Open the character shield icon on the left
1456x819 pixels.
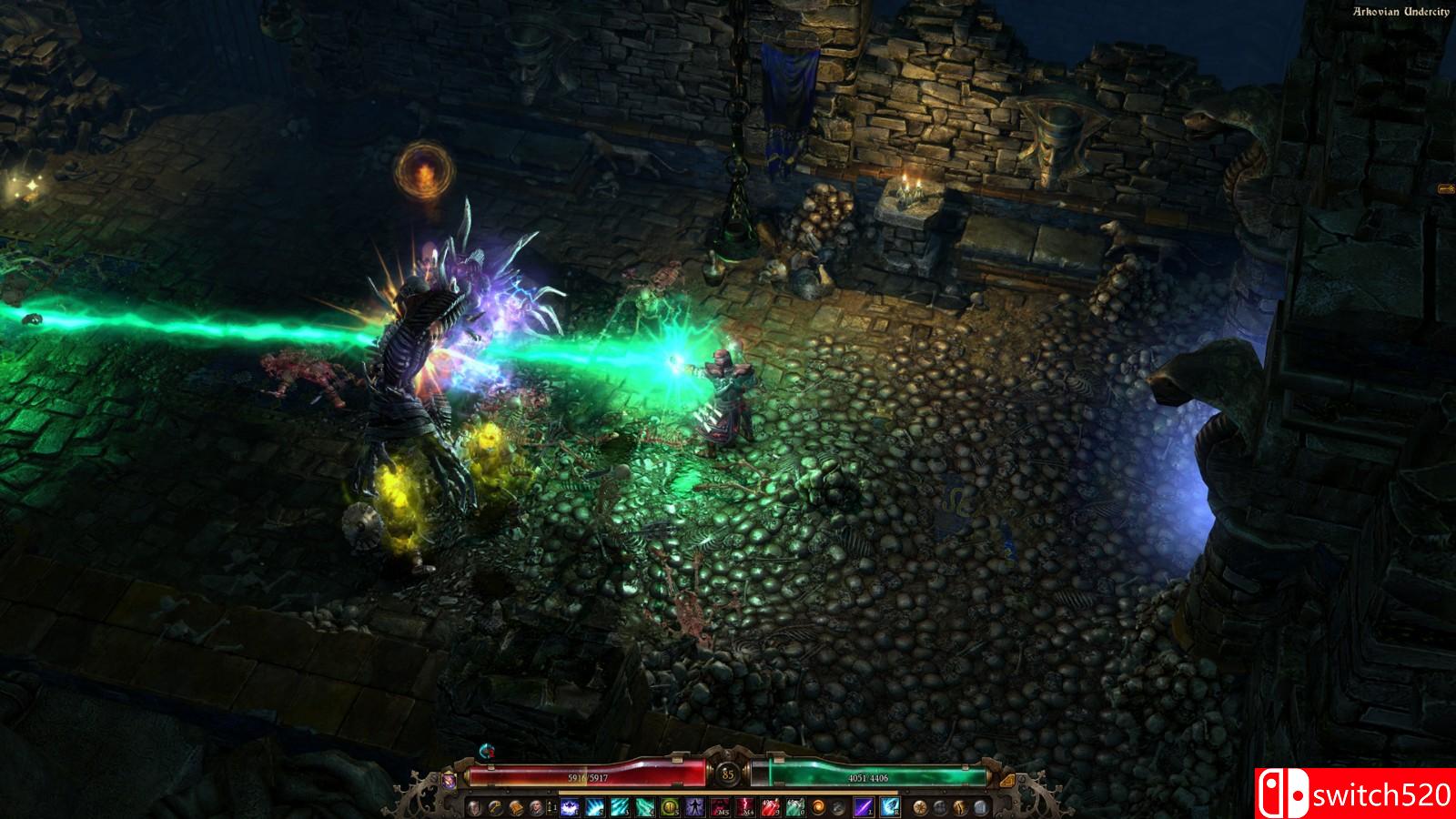click(474, 807)
